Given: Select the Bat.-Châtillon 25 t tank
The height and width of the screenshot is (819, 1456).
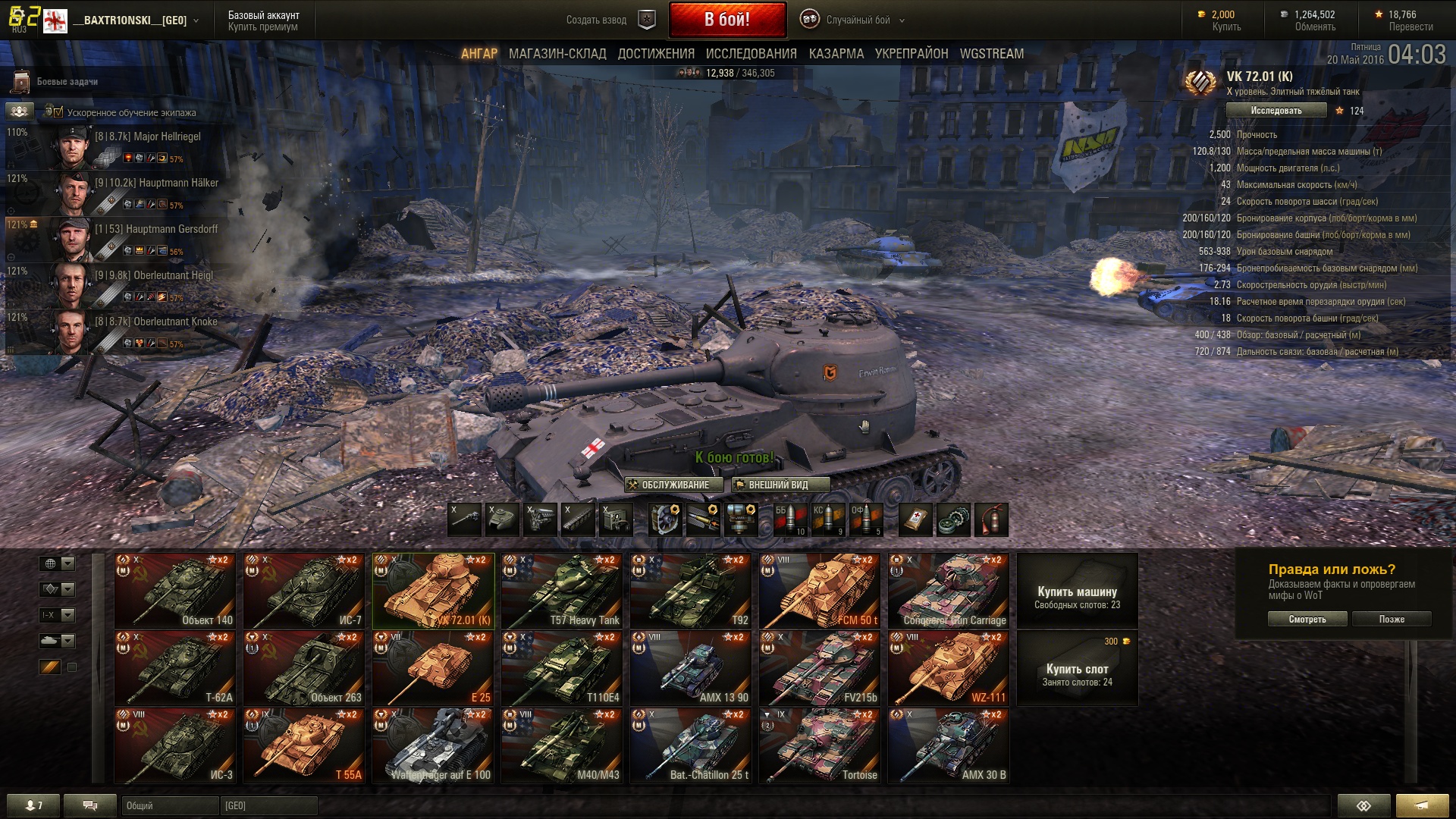Looking at the screenshot, I should click(x=691, y=746).
